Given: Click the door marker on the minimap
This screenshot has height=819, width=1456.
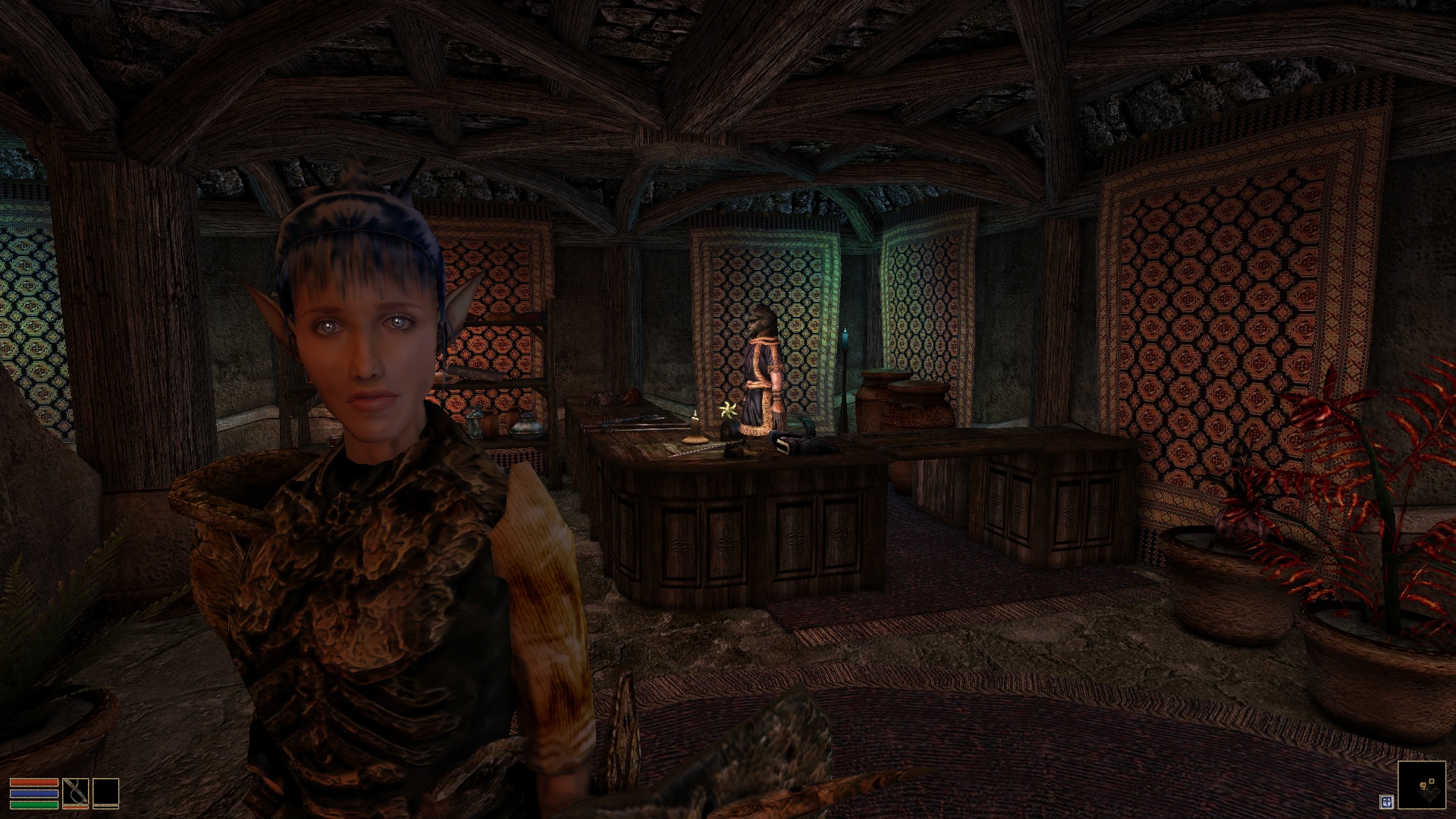Looking at the screenshot, I should (x=1432, y=781).
